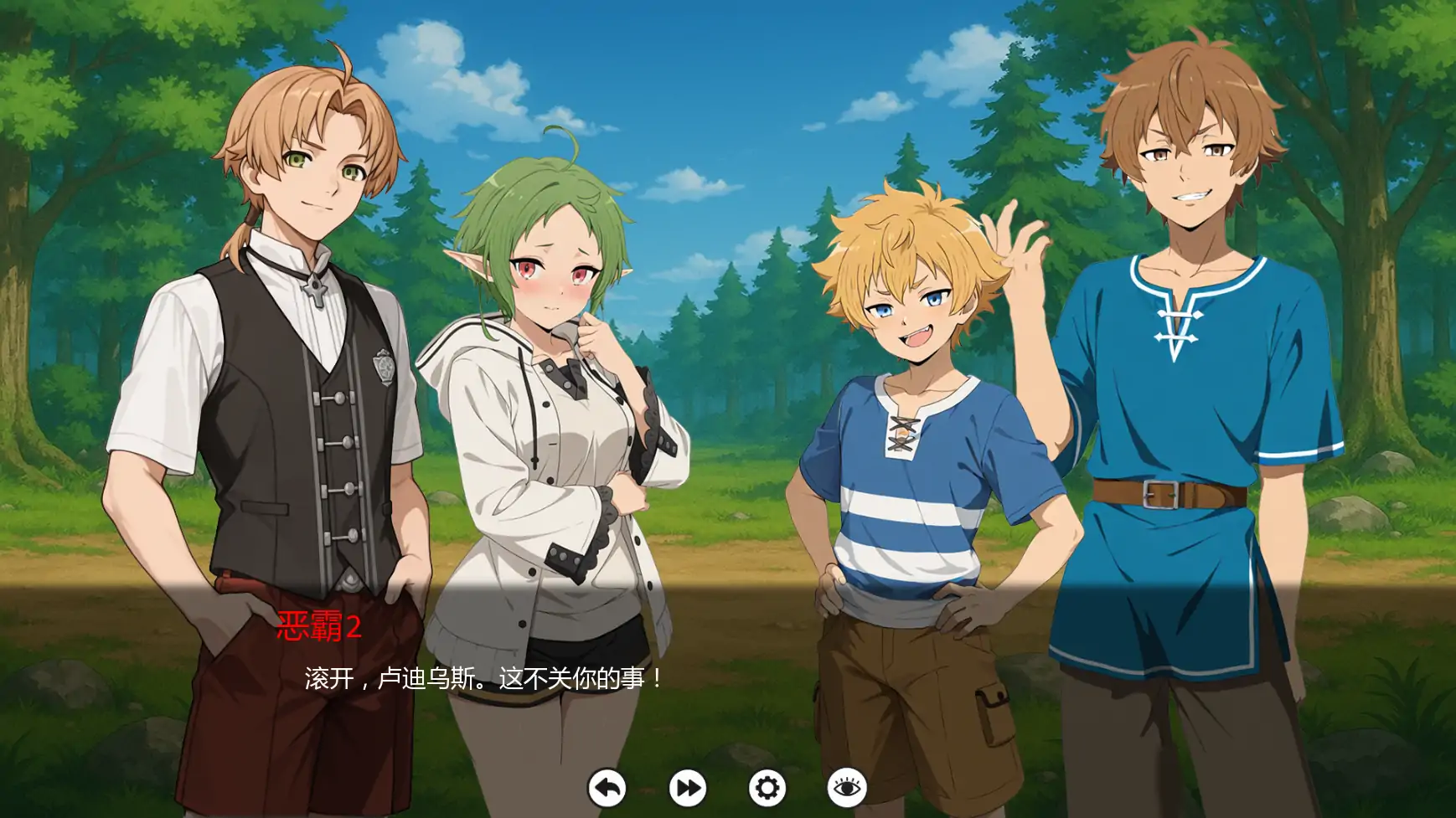Activate auto-skip with the double-arrow icon
Viewport: 1456px width, 818px height.
pos(685,788)
